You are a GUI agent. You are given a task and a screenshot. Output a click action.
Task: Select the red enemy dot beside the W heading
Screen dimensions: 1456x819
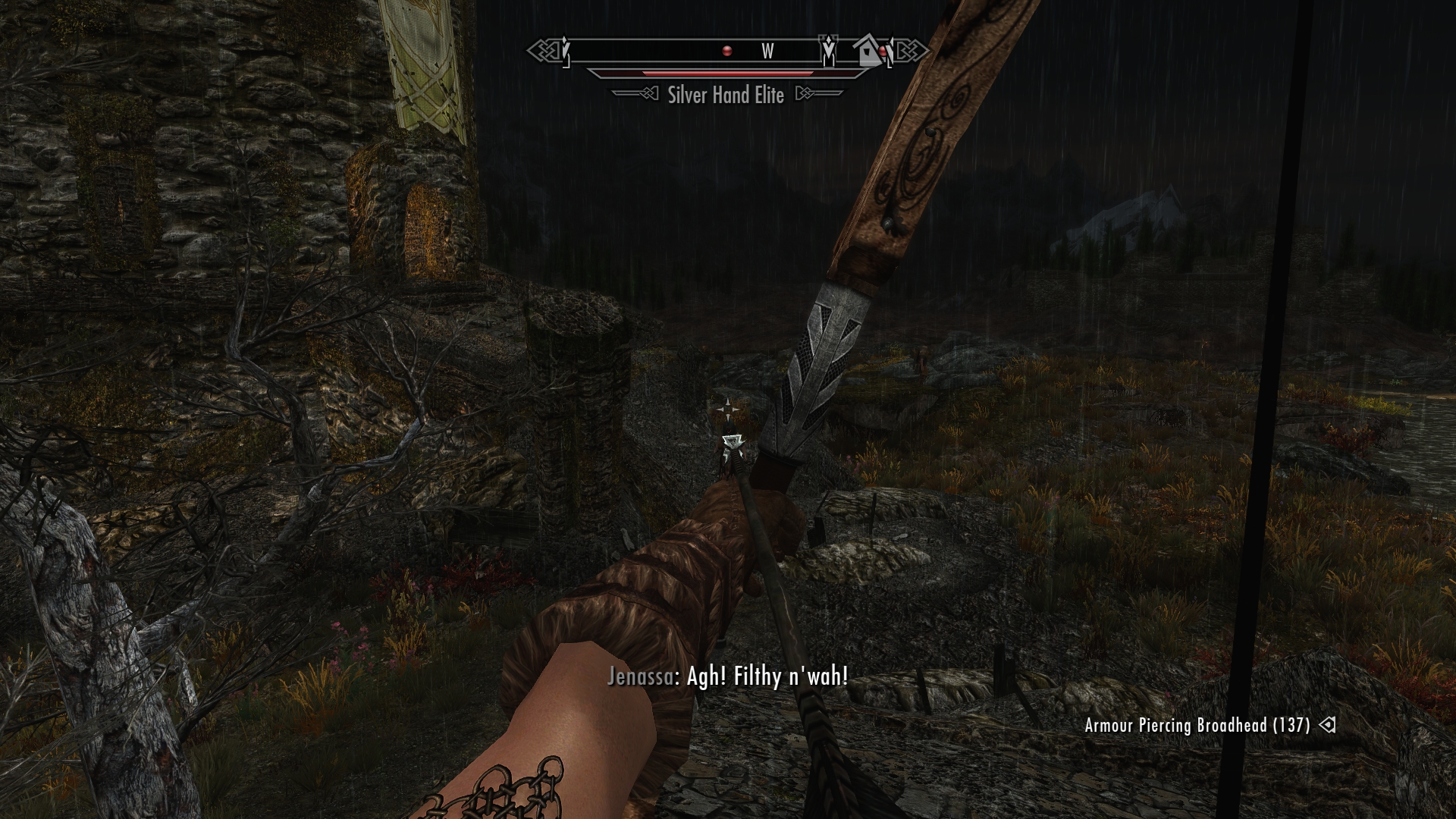[727, 51]
